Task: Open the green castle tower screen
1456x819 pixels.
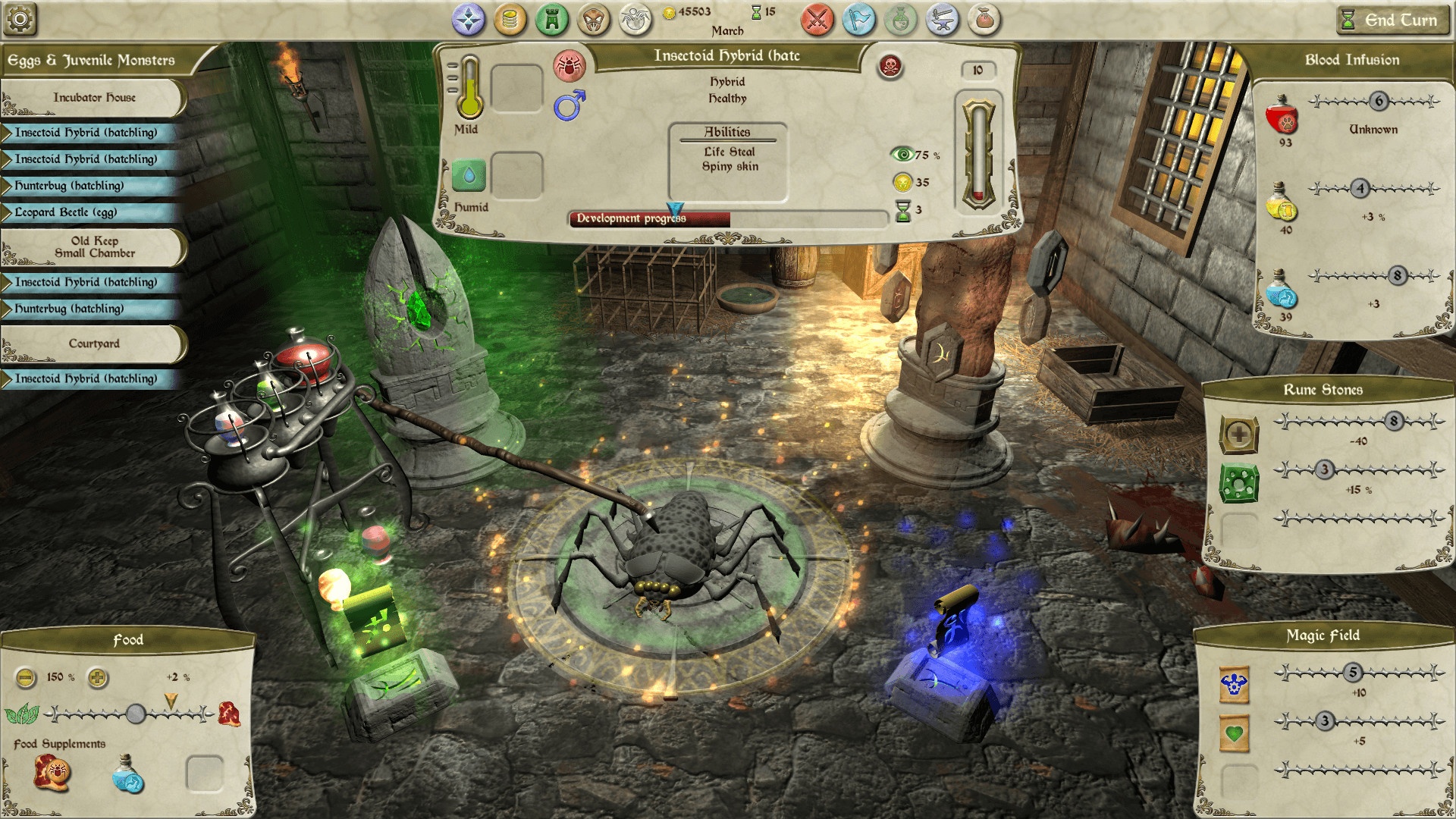Action: [x=551, y=20]
